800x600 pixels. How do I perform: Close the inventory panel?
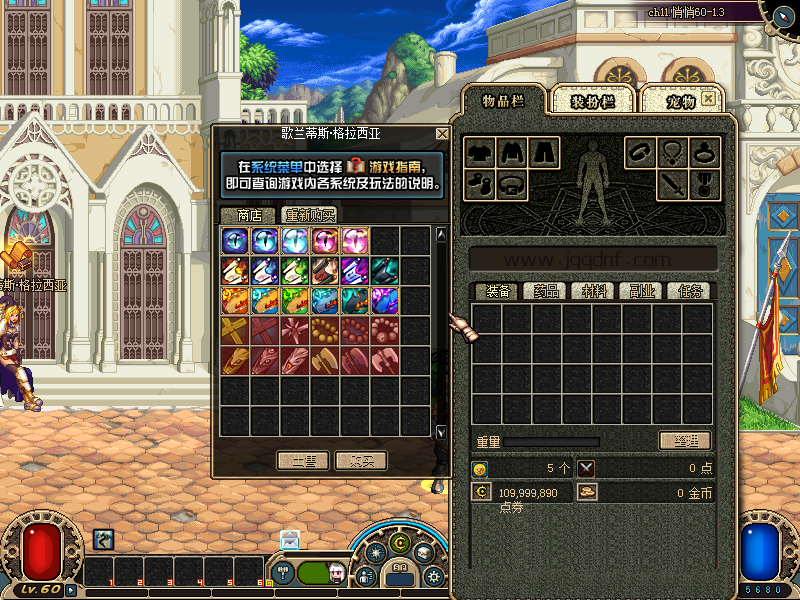708,99
